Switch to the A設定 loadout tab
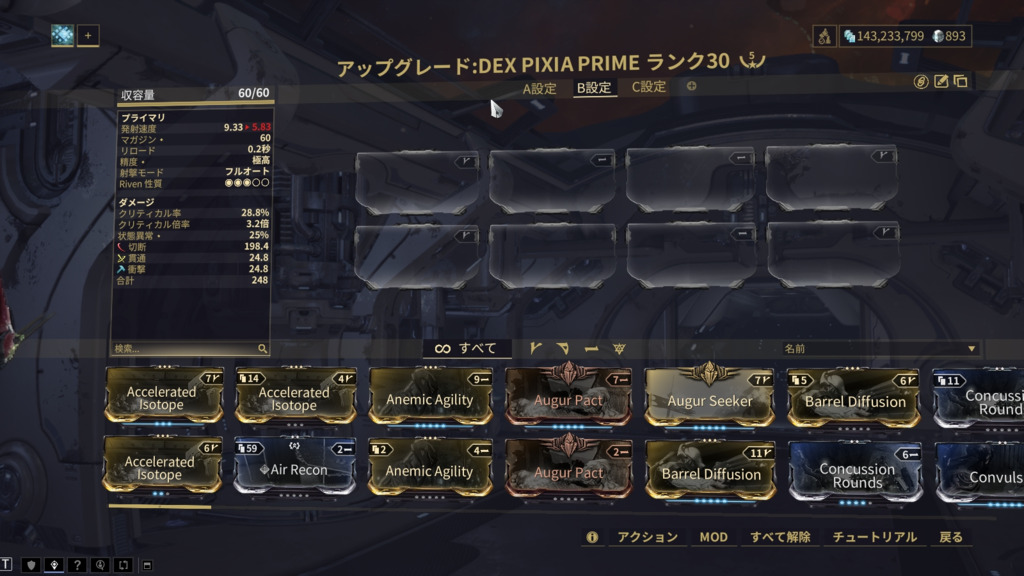 click(x=539, y=88)
